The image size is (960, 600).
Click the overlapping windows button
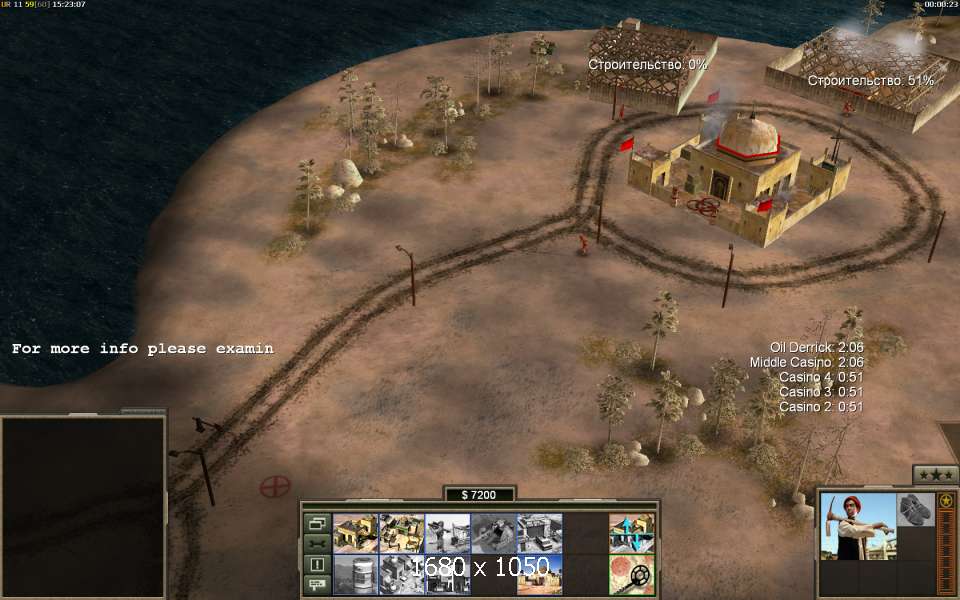pyautogui.click(x=317, y=523)
